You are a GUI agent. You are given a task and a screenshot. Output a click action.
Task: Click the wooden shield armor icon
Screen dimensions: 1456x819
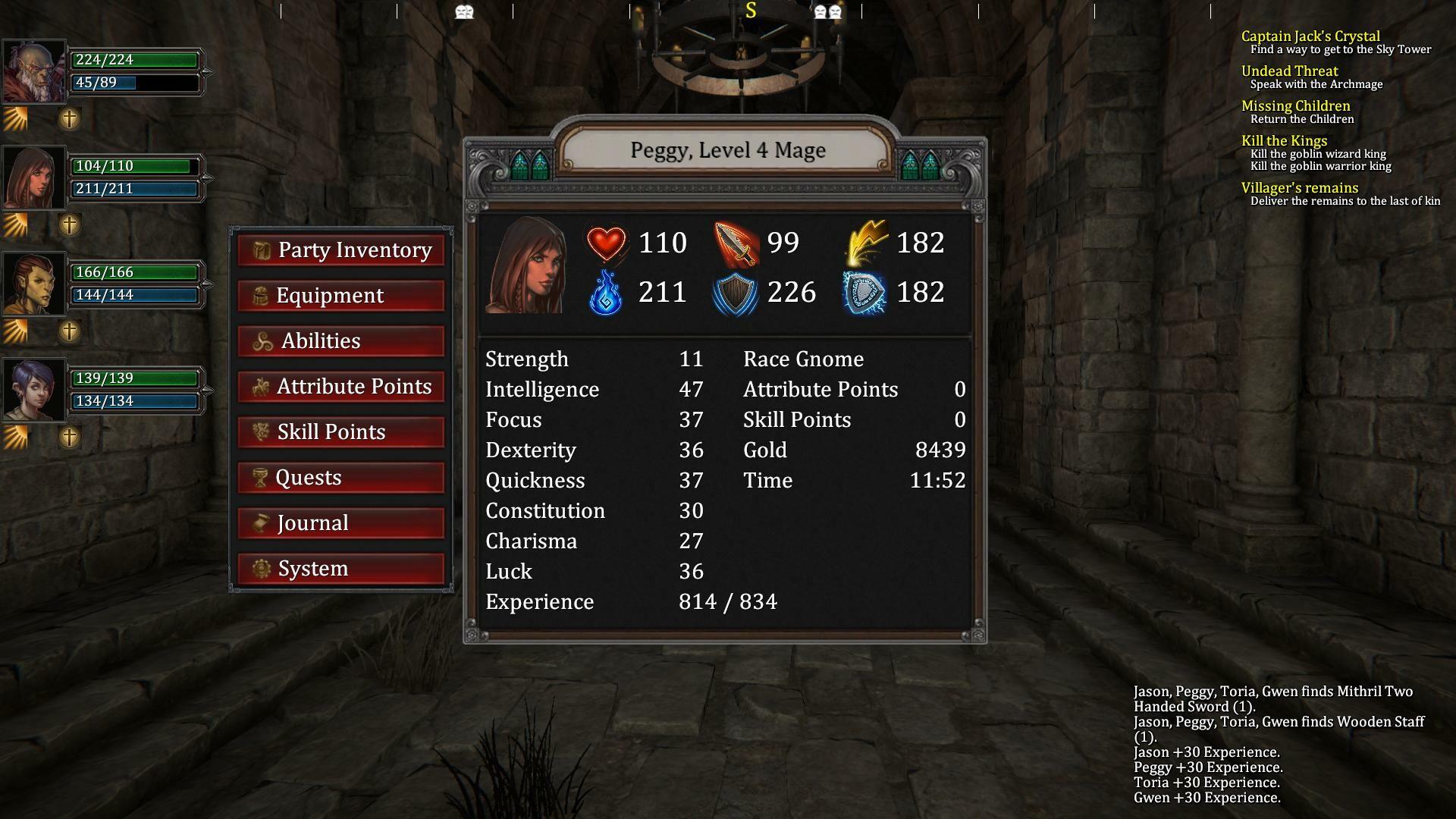tap(734, 293)
